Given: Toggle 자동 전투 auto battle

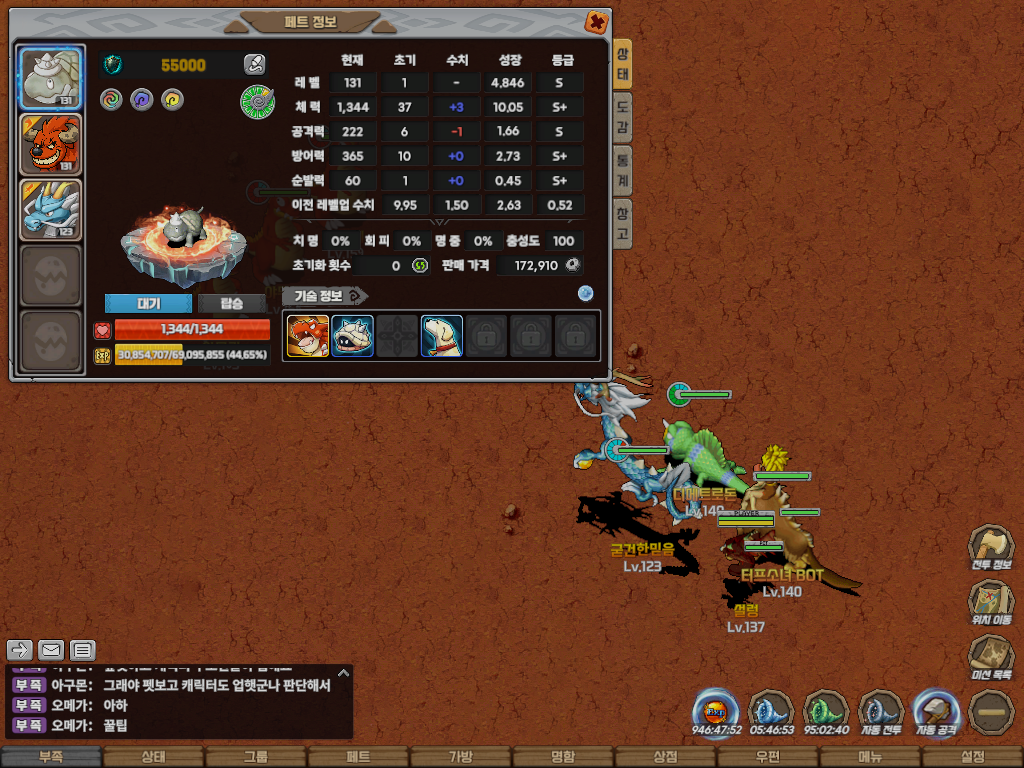Looking at the screenshot, I should coord(881,713).
